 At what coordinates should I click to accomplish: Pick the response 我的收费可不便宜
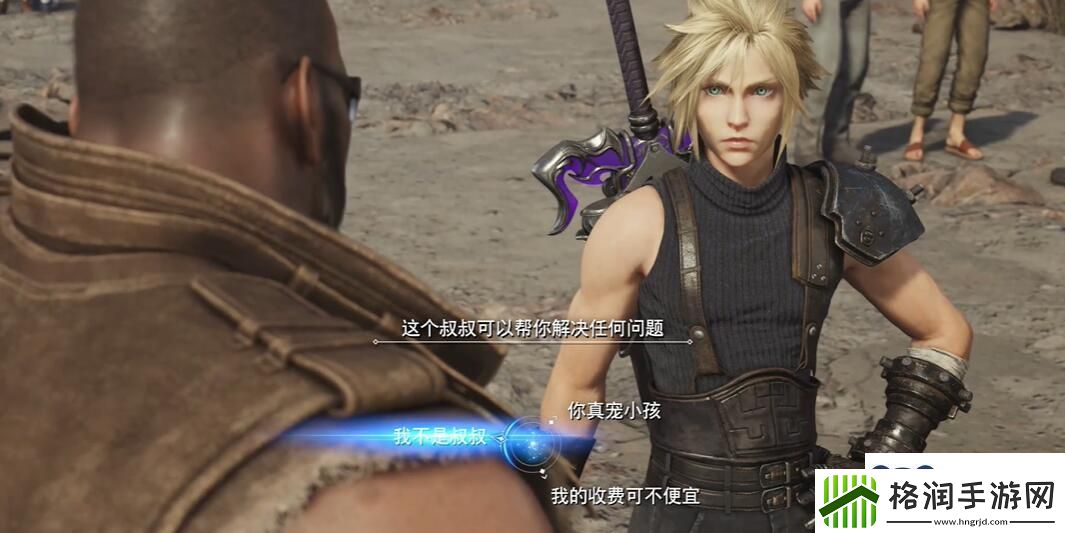tap(625, 496)
